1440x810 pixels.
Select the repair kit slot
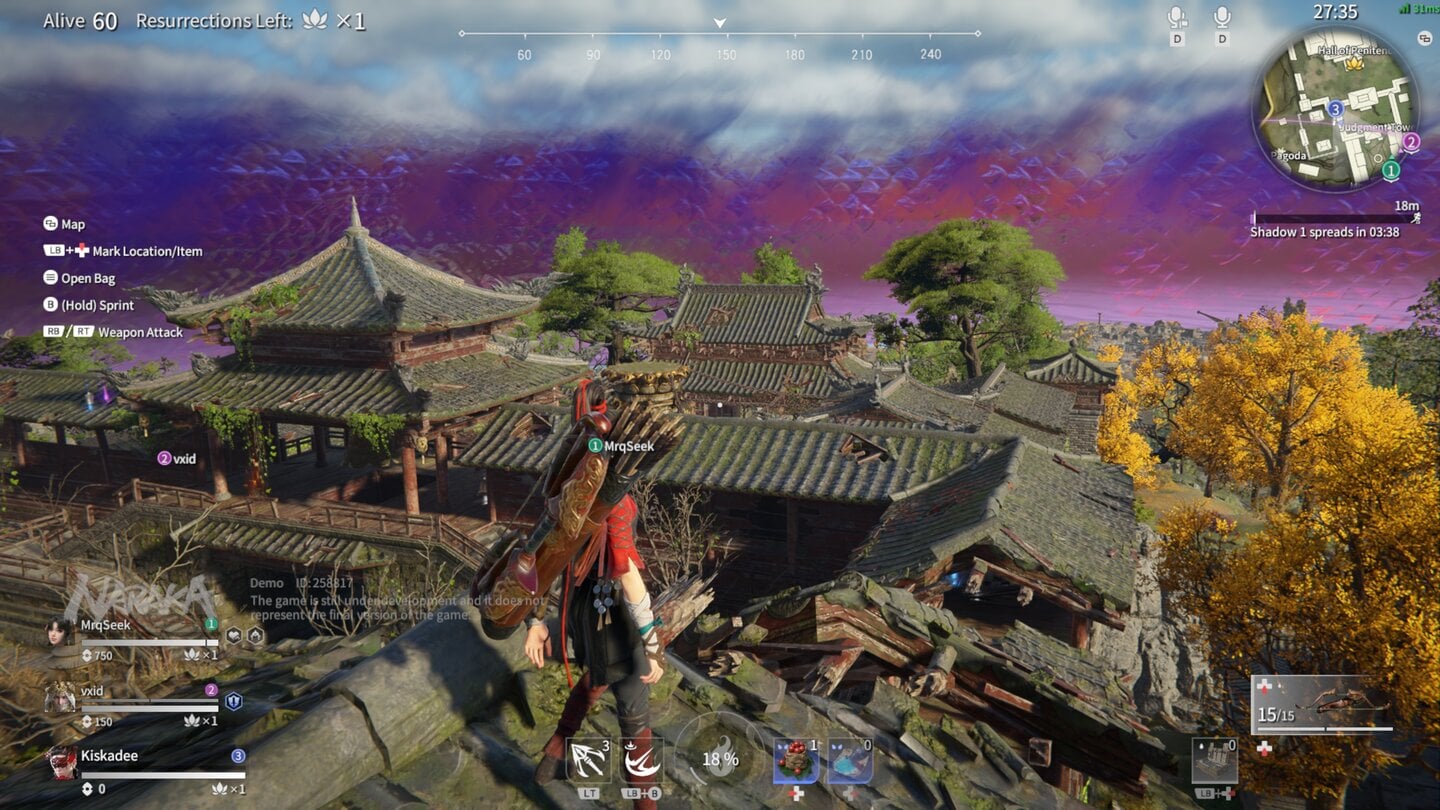coord(1214,761)
